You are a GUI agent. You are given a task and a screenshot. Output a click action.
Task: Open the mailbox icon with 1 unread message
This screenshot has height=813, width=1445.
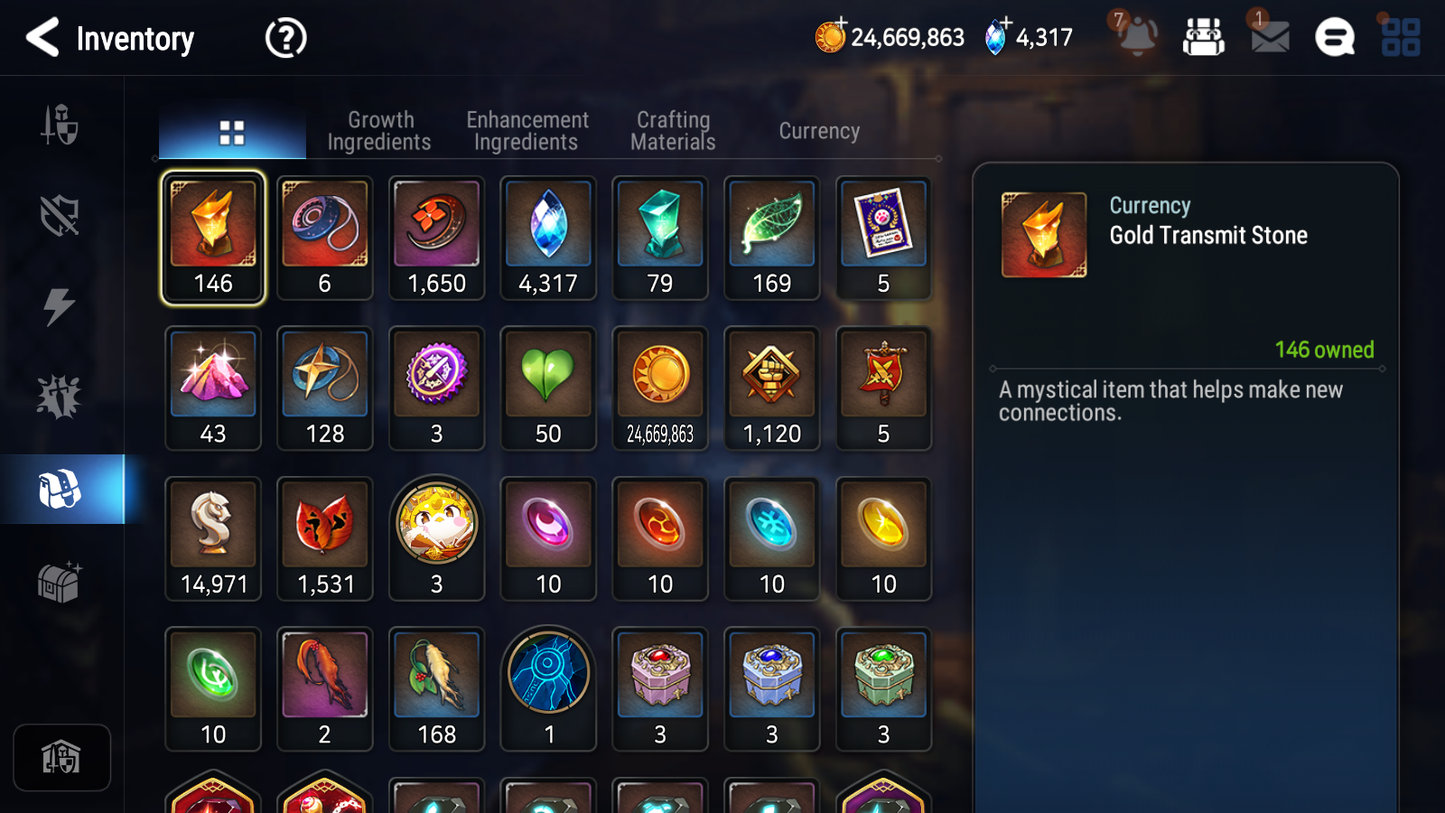coord(1268,37)
